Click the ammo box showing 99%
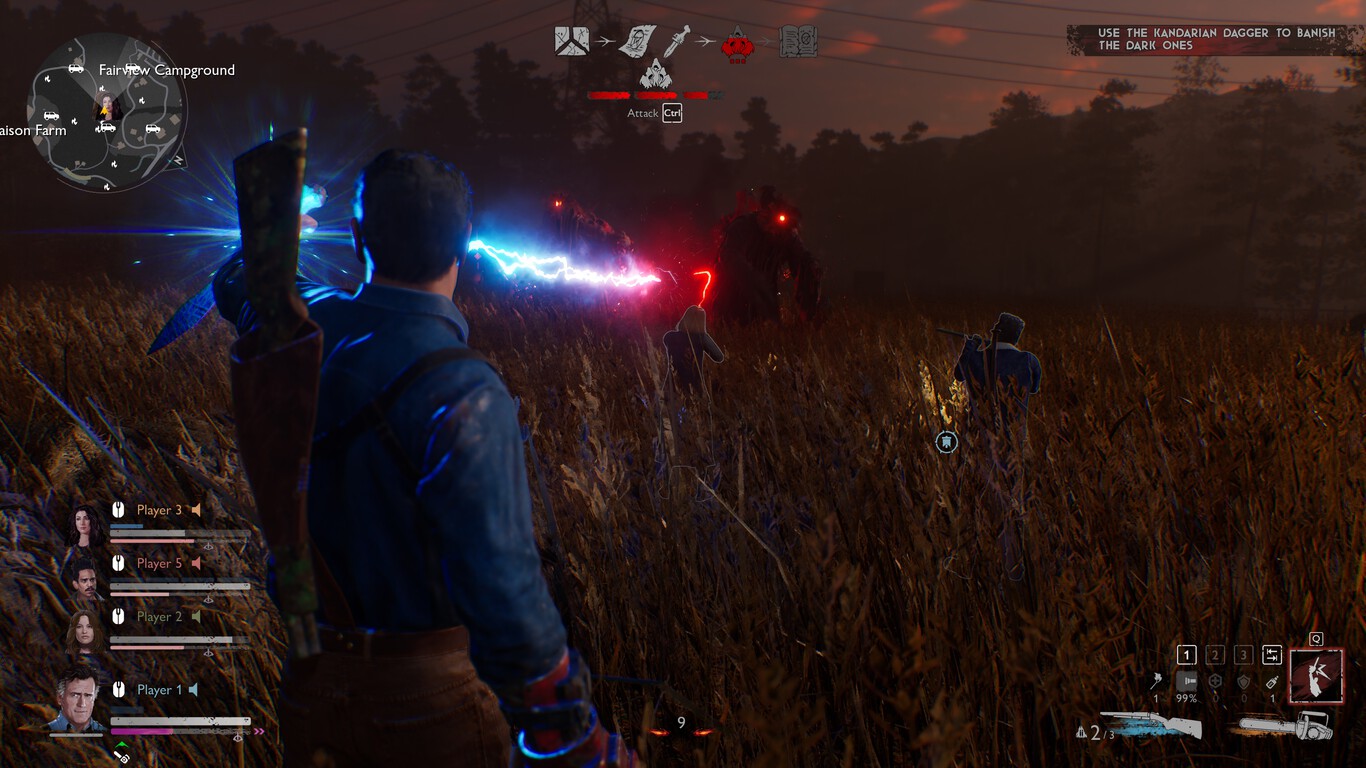 click(x=1187, y=681)
